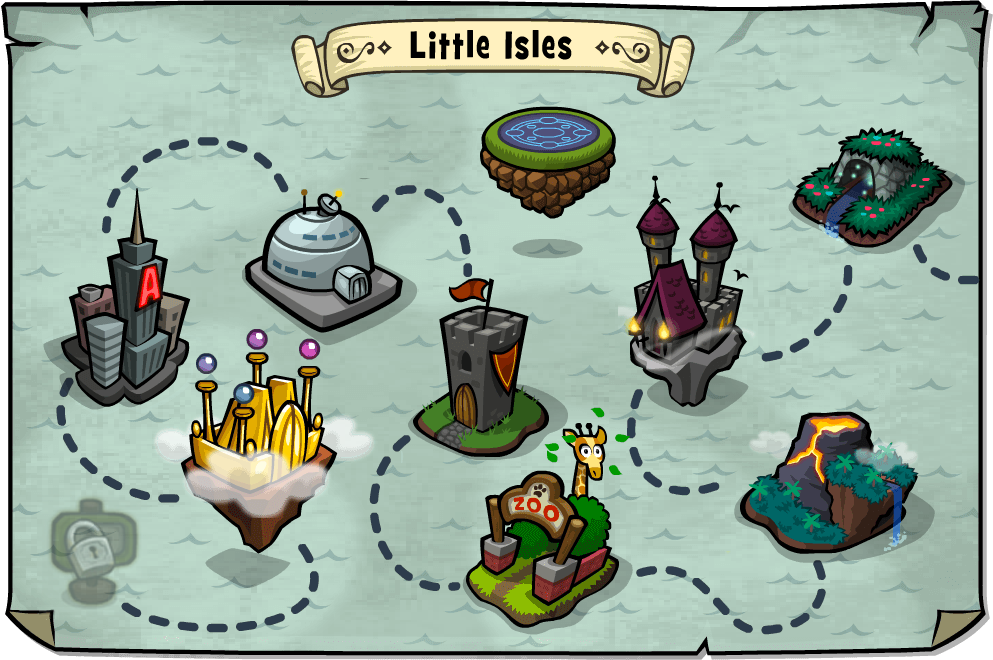The width and height of the screenshot is (993, 660).
Task: Select the skyscraper city island
Action: (x=126, y=315)
